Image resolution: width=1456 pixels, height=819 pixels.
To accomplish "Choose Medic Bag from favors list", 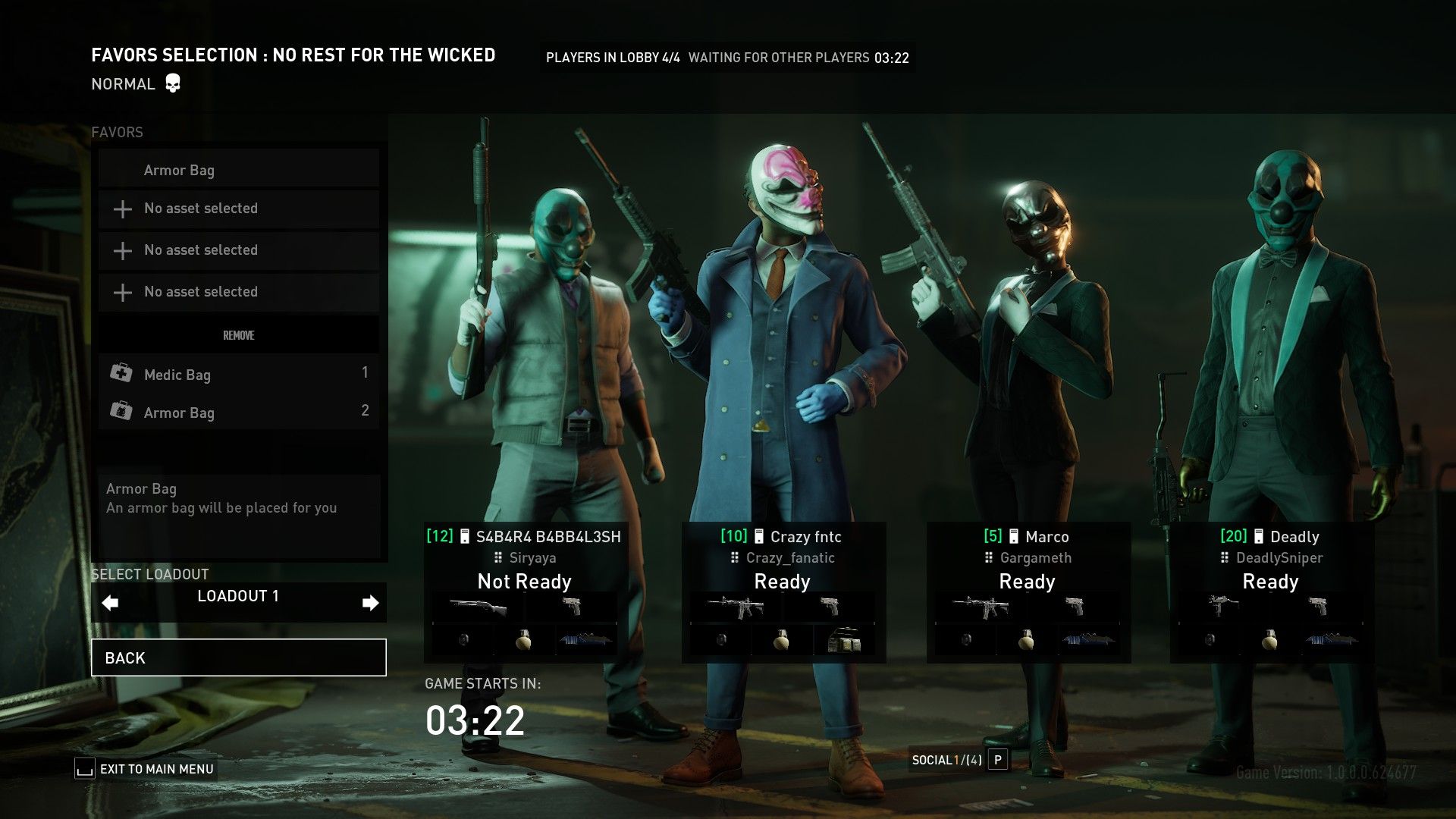I will click(x=238, y=374).
